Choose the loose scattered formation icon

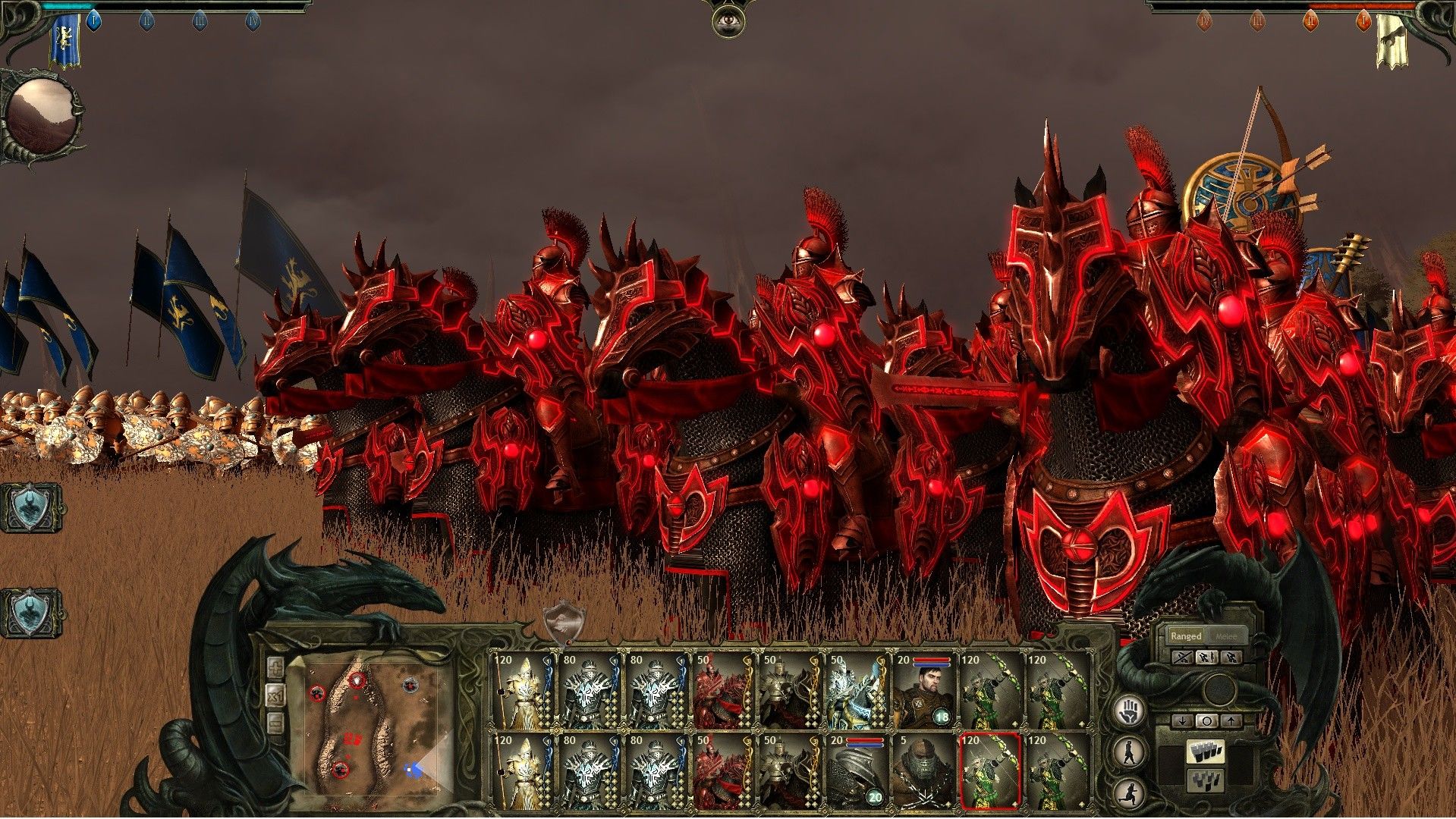point(1206,780)
